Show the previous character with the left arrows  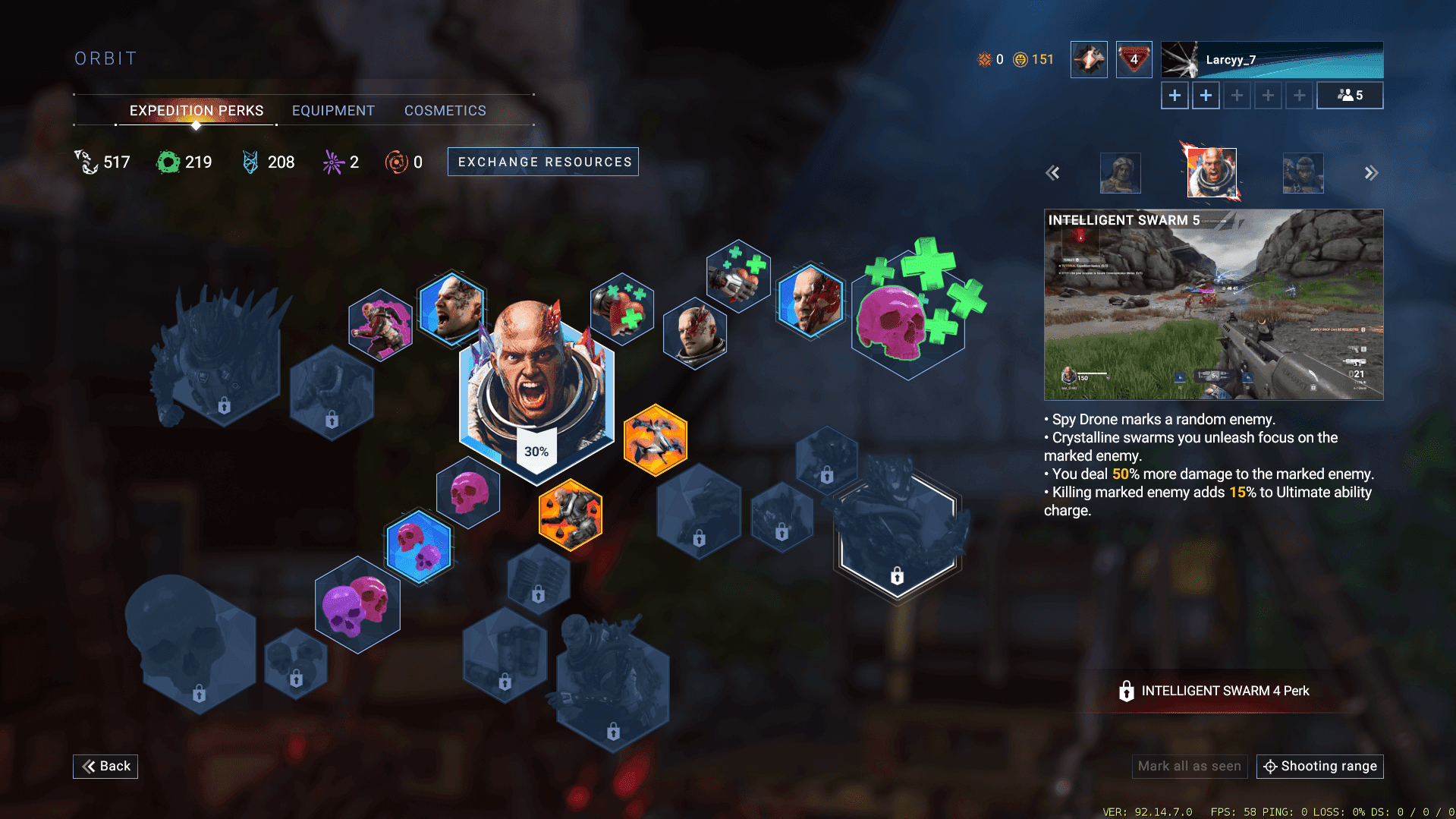(1052, 173)
